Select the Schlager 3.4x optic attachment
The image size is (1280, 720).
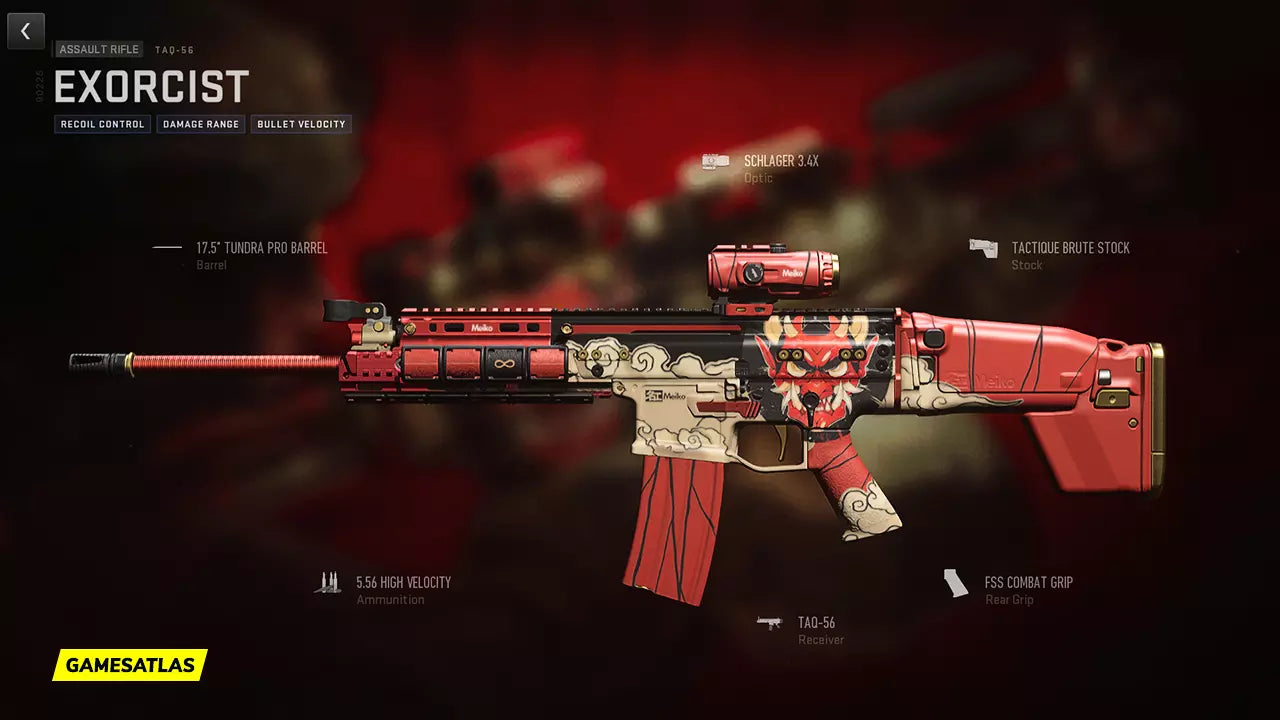tap(780, 161)
